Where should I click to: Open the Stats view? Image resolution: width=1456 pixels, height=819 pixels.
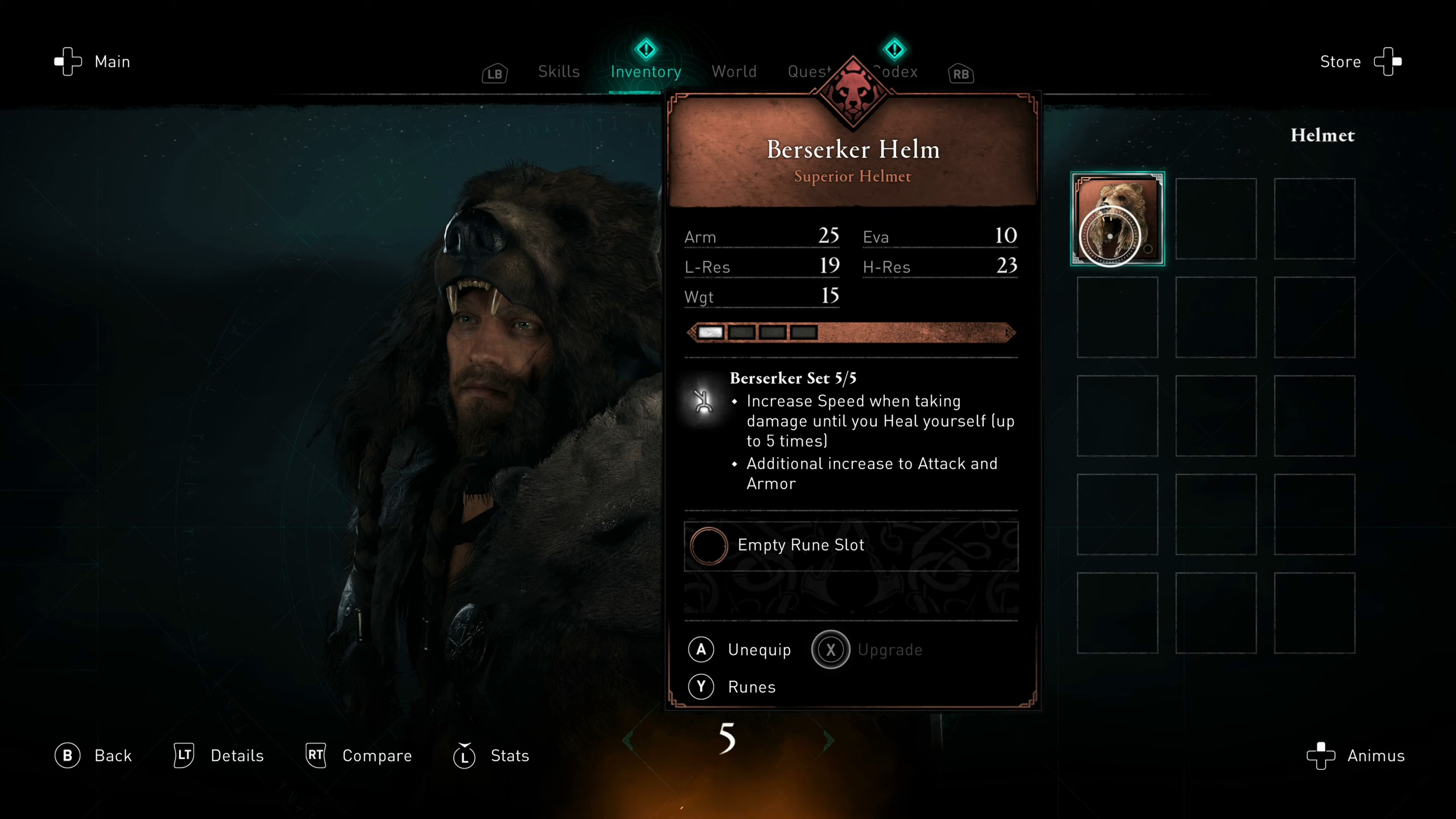[492, 756]
